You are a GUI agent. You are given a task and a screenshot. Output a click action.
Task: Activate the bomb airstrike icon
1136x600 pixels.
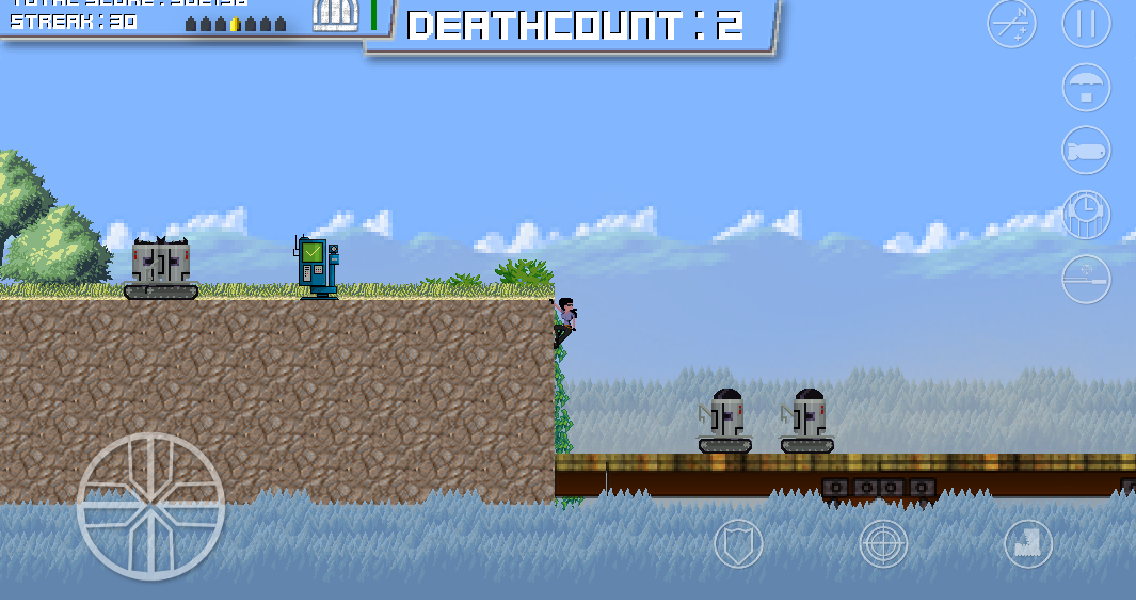point(1086,152)
